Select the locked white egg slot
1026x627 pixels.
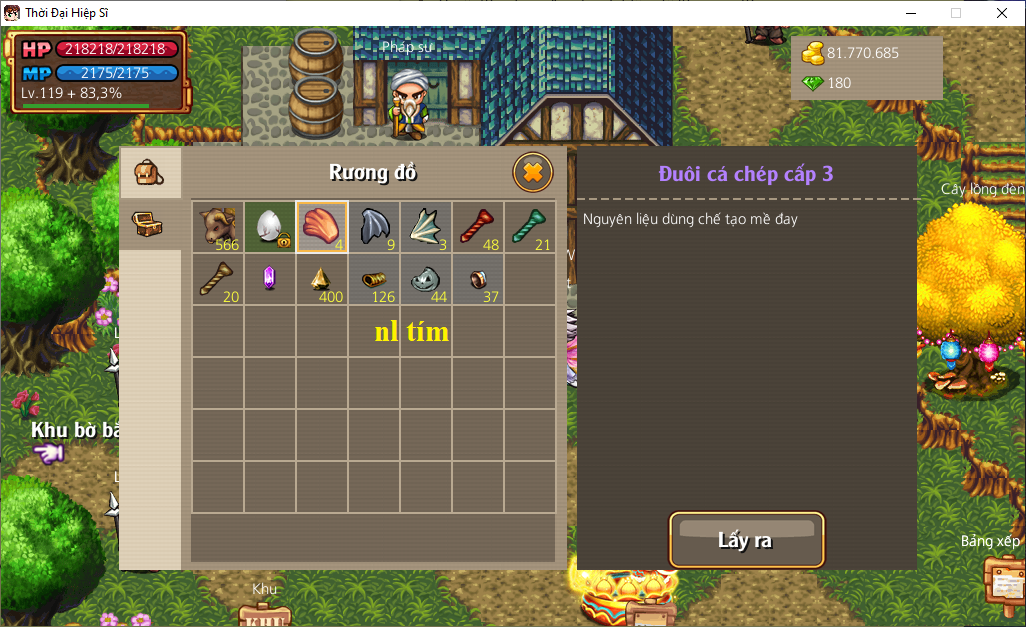pyautogui.click(x=270, y=227)
